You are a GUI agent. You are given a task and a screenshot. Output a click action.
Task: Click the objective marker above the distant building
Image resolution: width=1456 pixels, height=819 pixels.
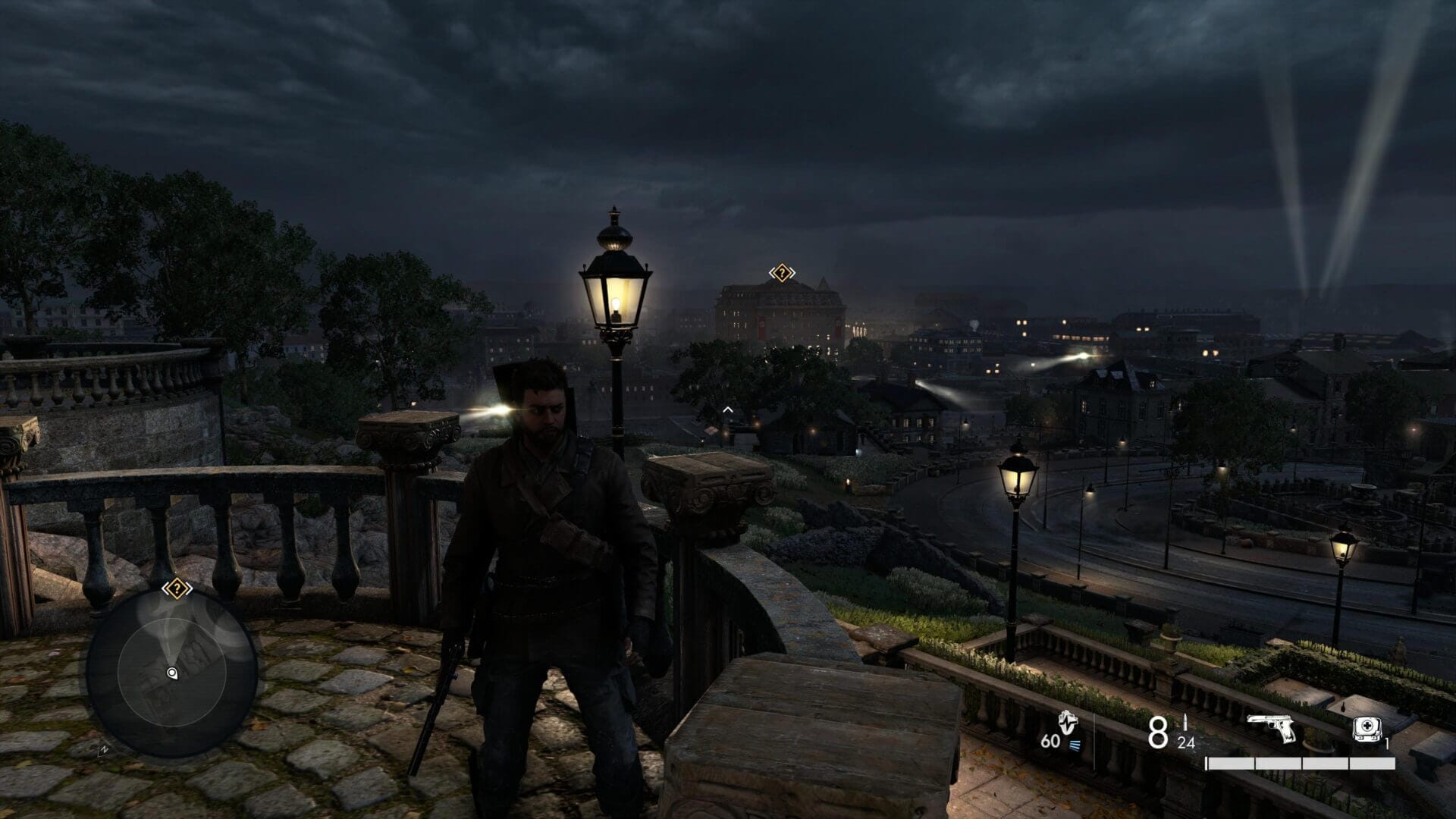pos(781,273)
